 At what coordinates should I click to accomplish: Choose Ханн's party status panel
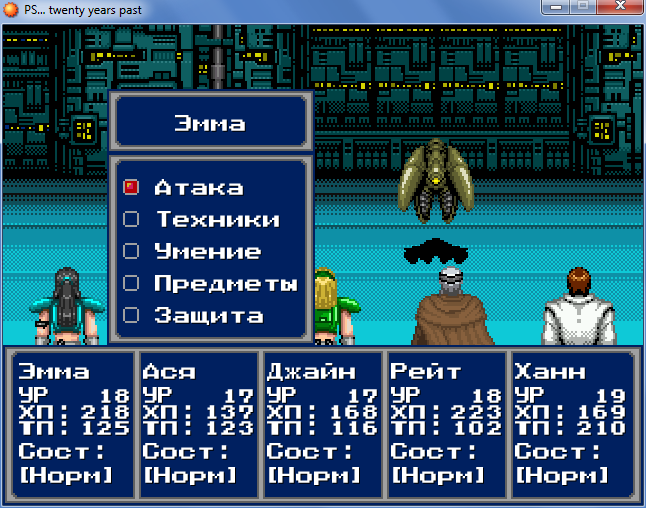570,423
